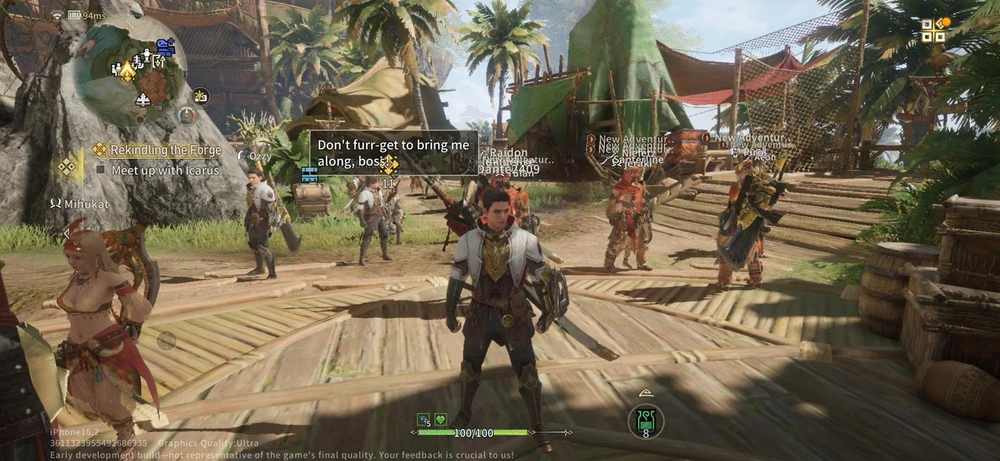Open the main menu grid icon

(933, 31)
